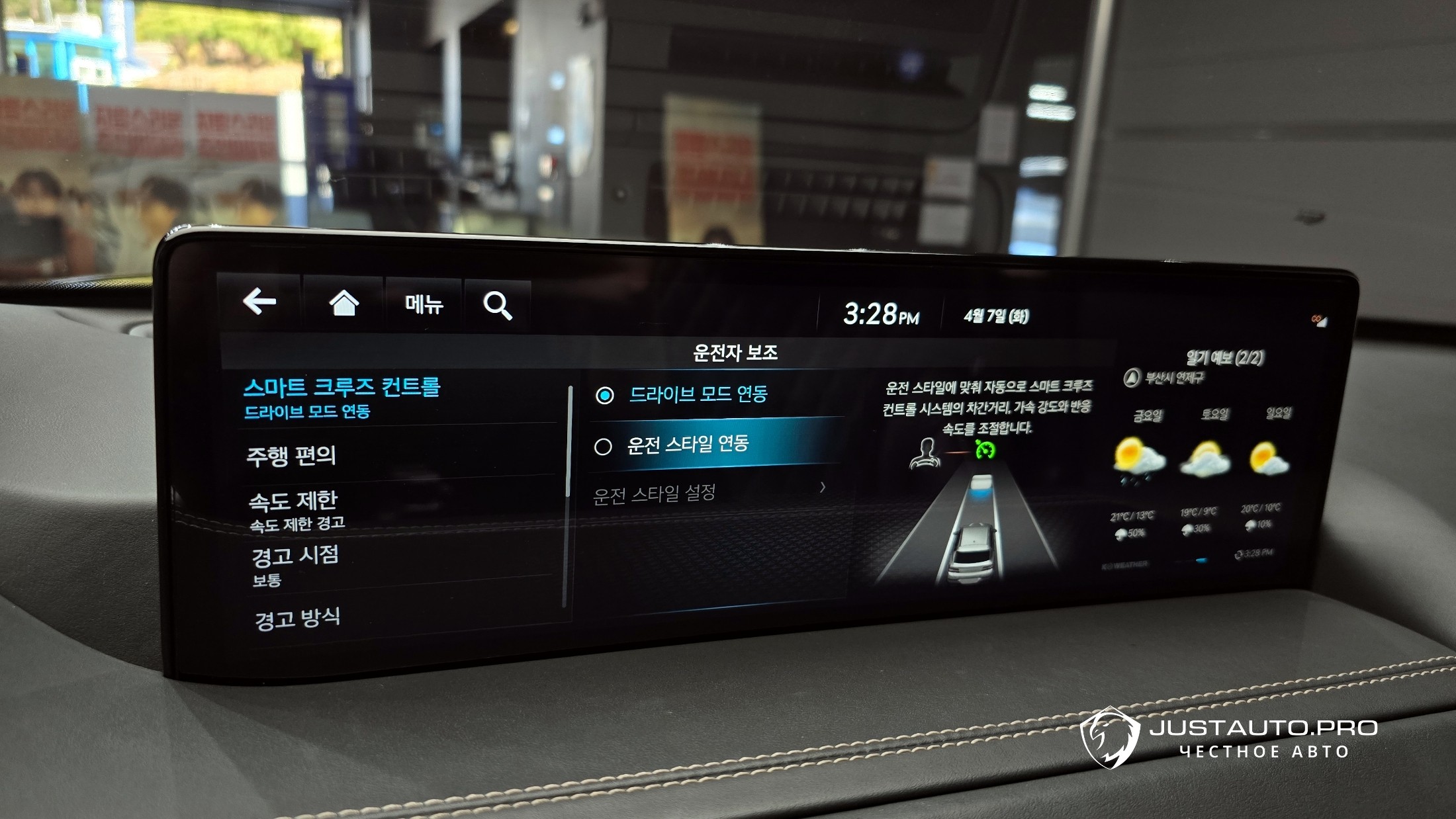
Task: Click the 3:28 PM clock
Action: (x=881, y=314)
